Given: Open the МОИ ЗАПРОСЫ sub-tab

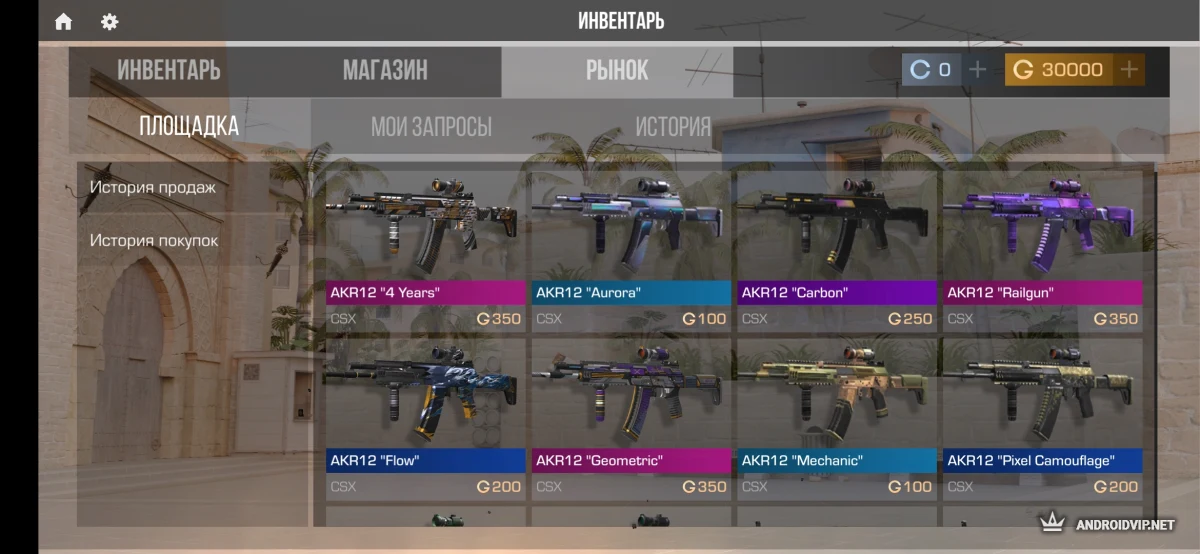Looking at the screenshot, I should click(431, 127).
